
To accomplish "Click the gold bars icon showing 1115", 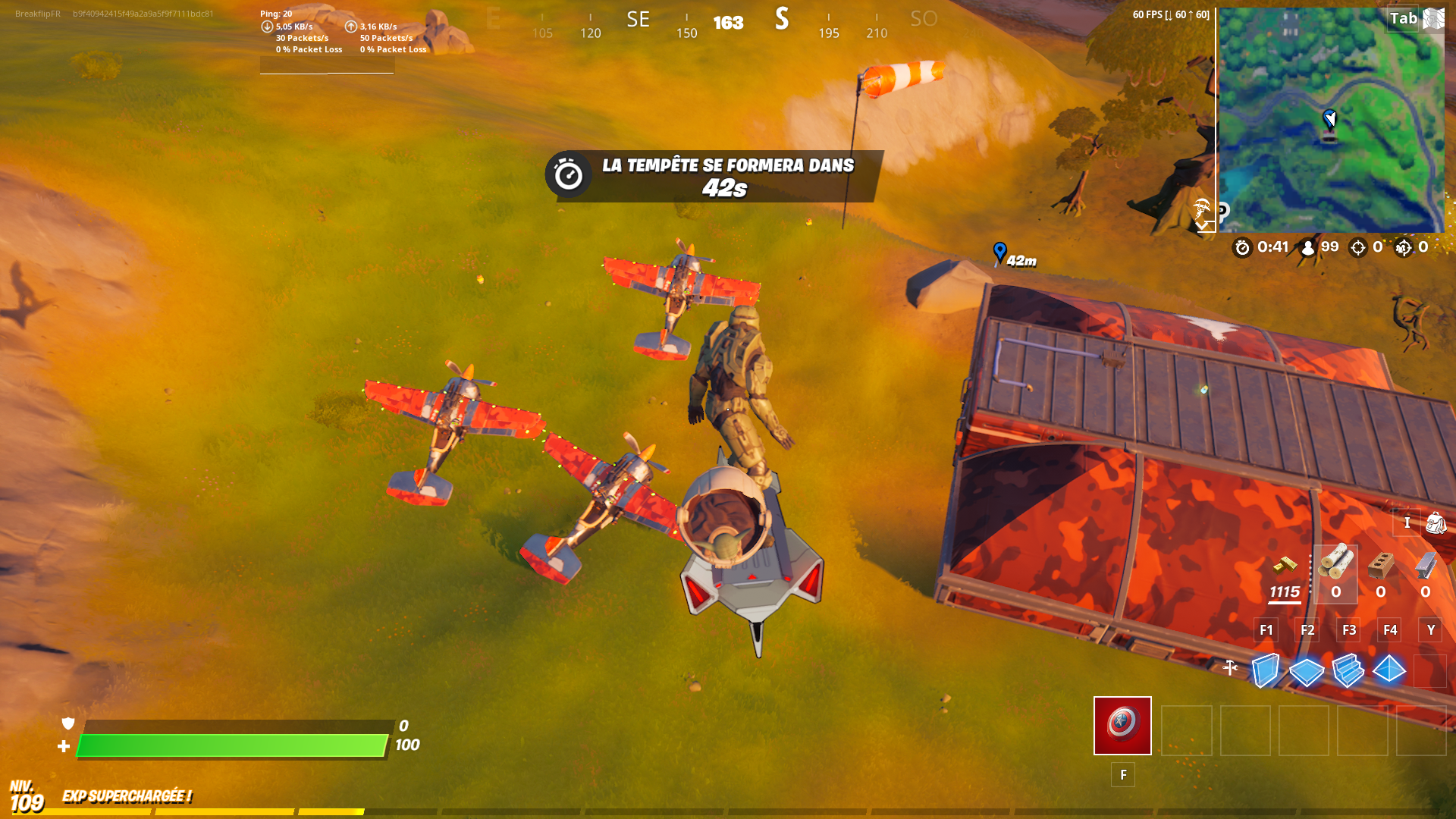I will (x=1285, y=566).
